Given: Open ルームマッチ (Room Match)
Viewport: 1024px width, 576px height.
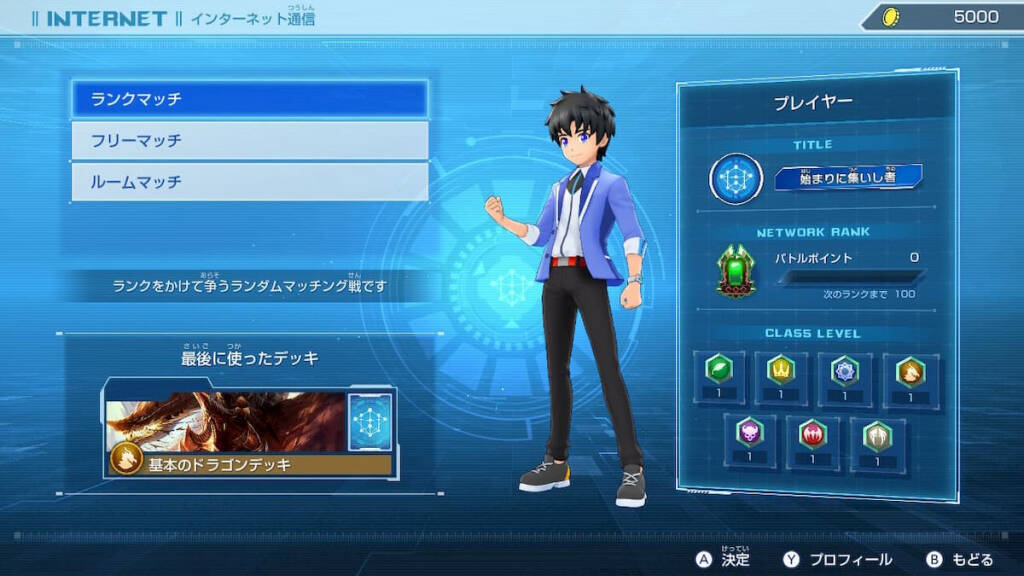Looking at the screenshot, I should point(249,182).
